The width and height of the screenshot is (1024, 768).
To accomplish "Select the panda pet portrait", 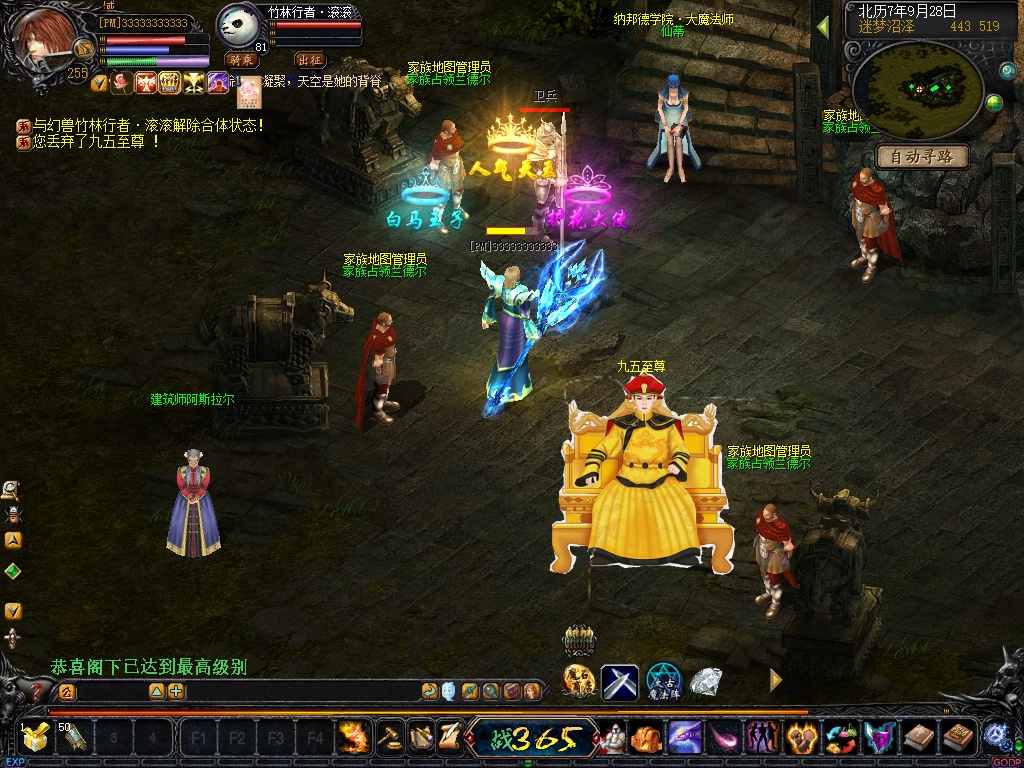I will [238, 27].
